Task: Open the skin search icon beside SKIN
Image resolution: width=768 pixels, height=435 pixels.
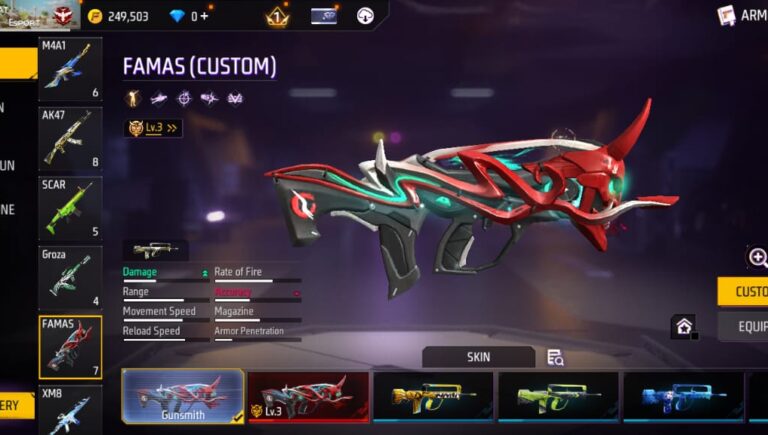Action: coord(556,357)
